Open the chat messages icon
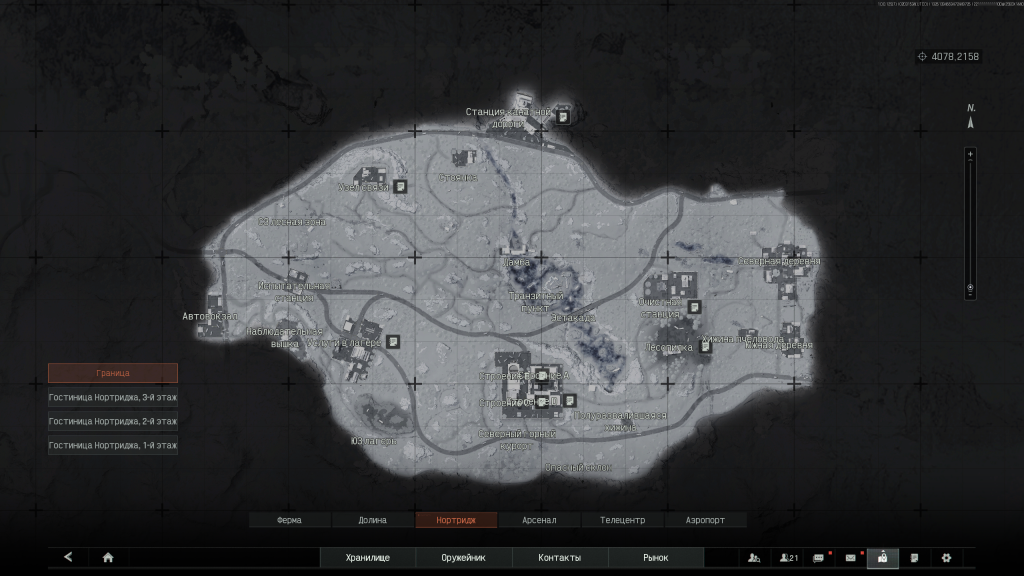Screen dimensions: 1024x576 819,558
